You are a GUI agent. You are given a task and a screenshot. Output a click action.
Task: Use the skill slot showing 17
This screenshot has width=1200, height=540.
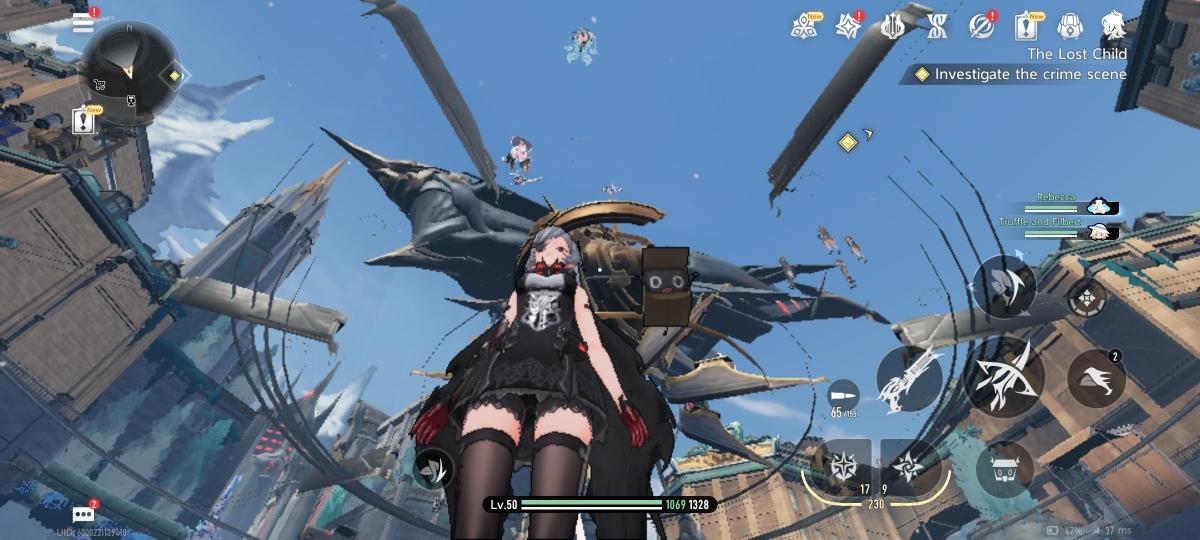846,466
